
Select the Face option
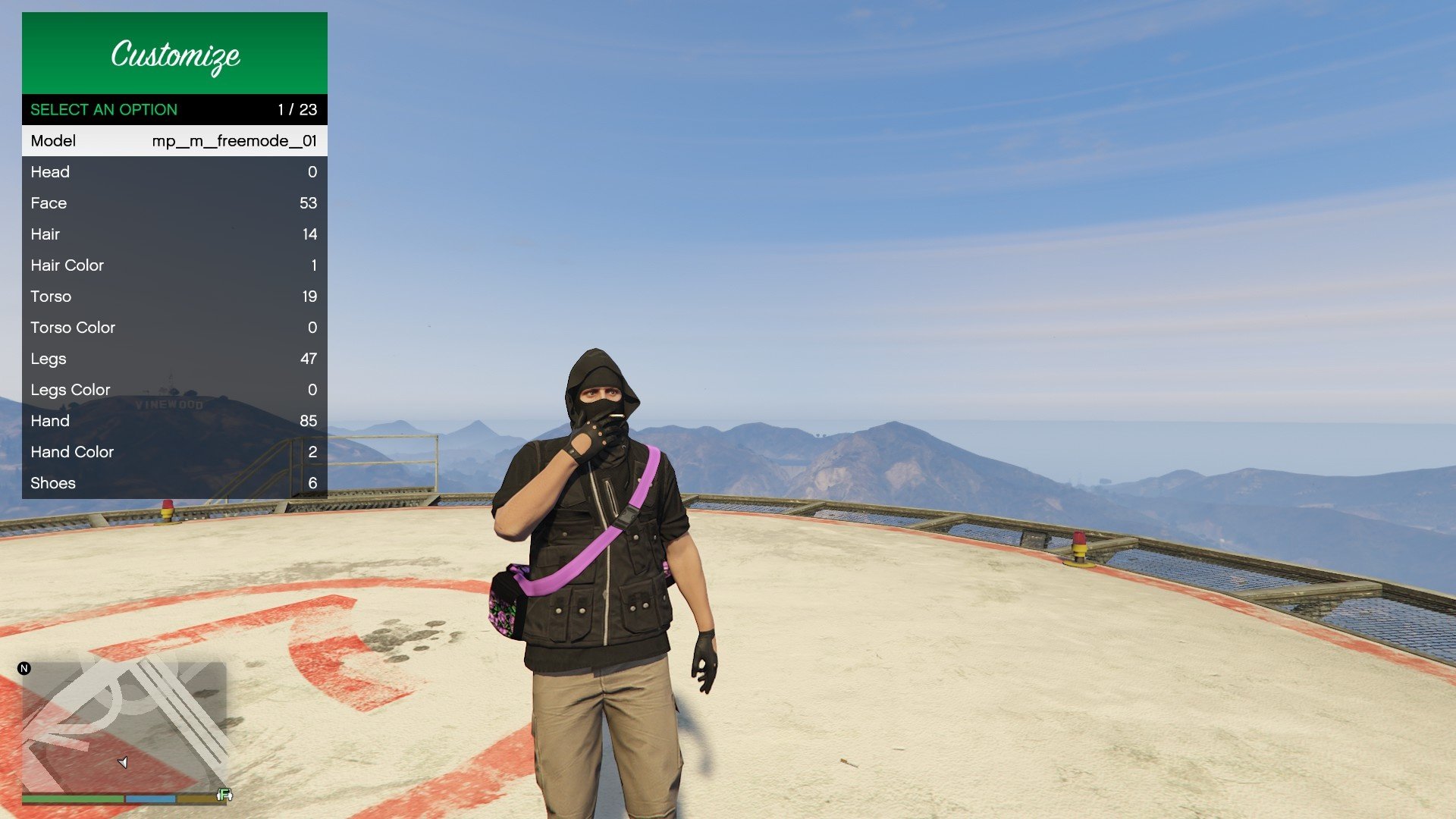click(x=174, y=203)
